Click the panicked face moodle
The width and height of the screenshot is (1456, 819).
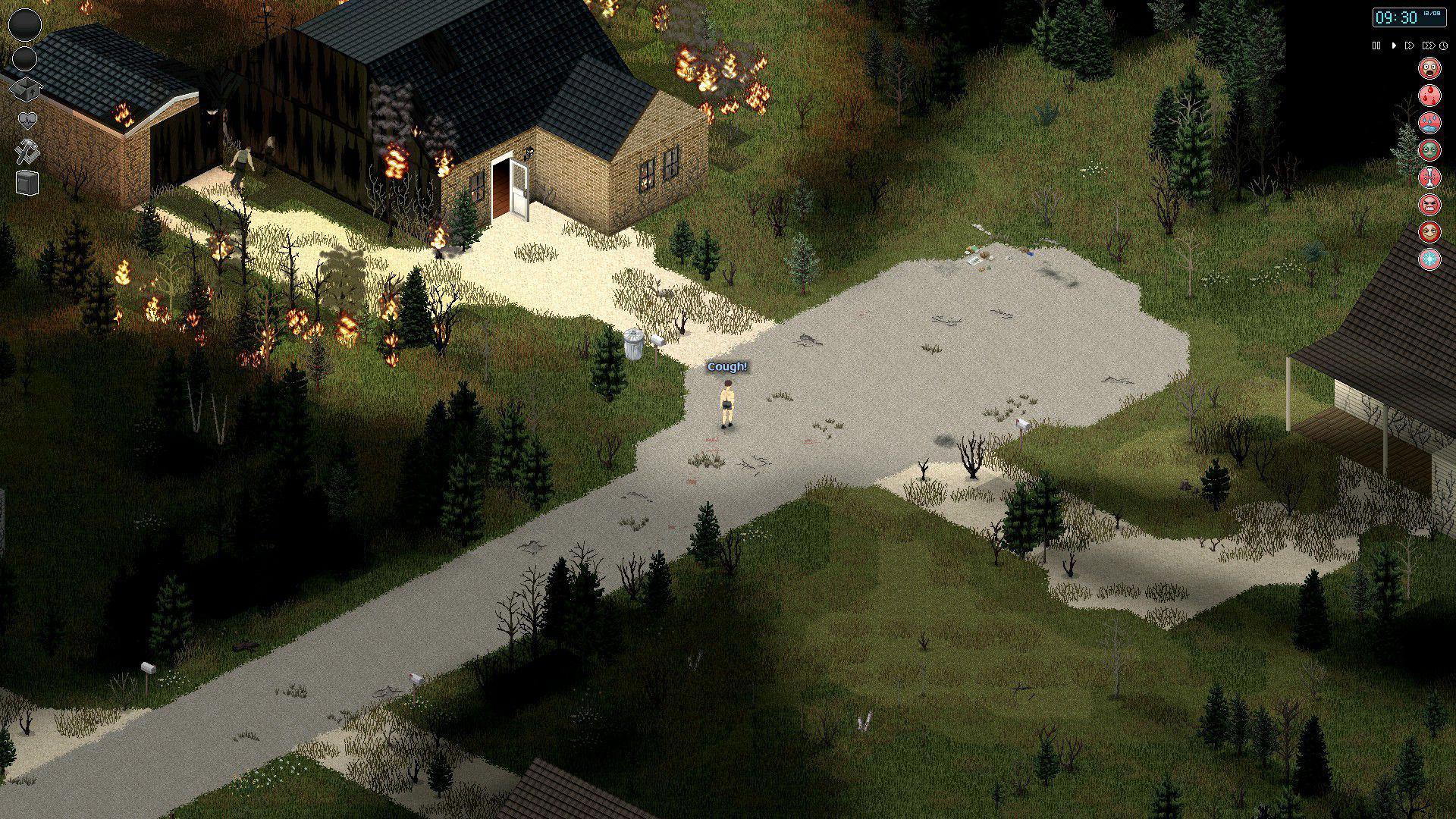(x=1429, y=70)
